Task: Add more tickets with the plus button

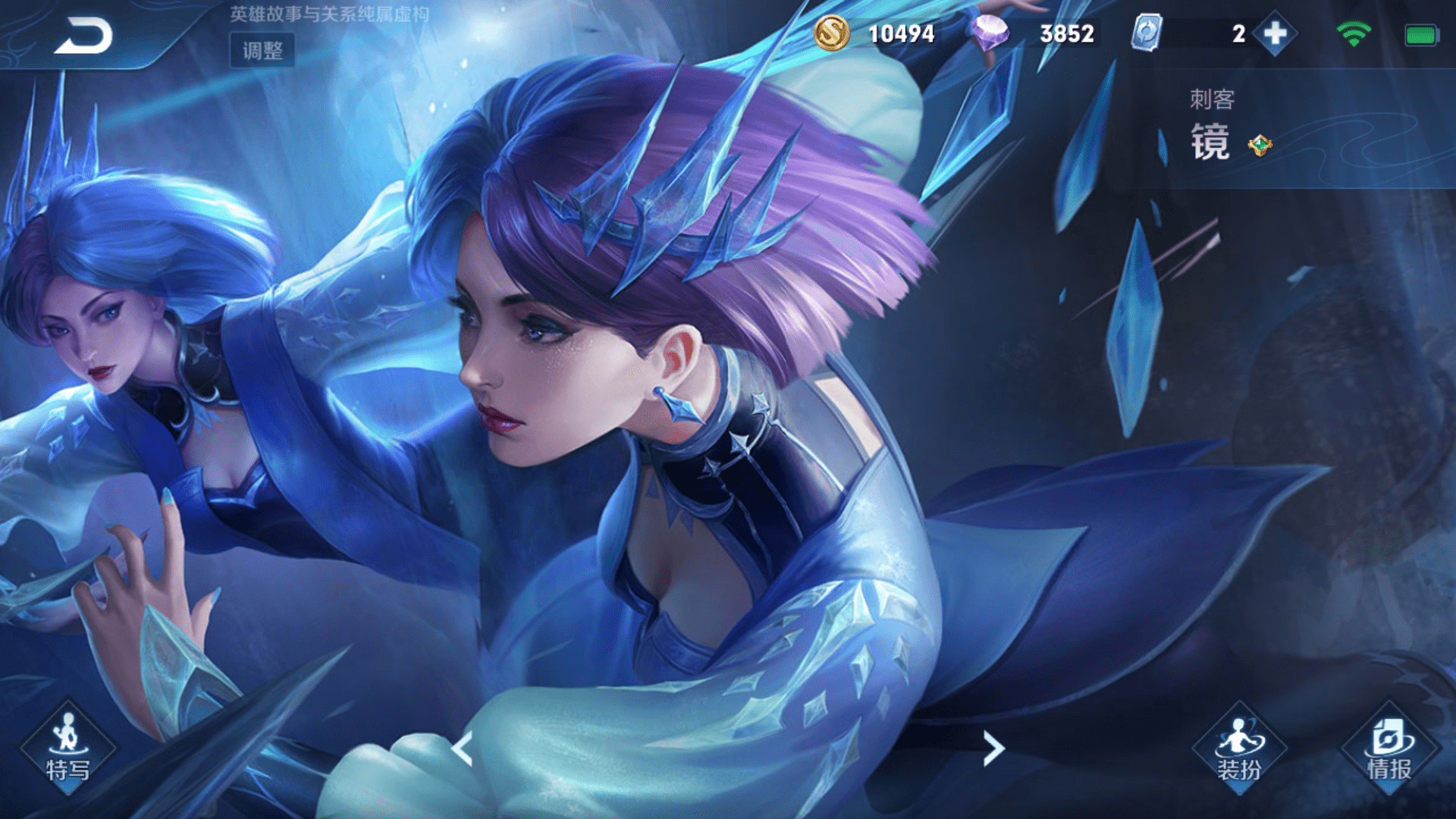Action: pyautogui.click(x=1275, y=34)
